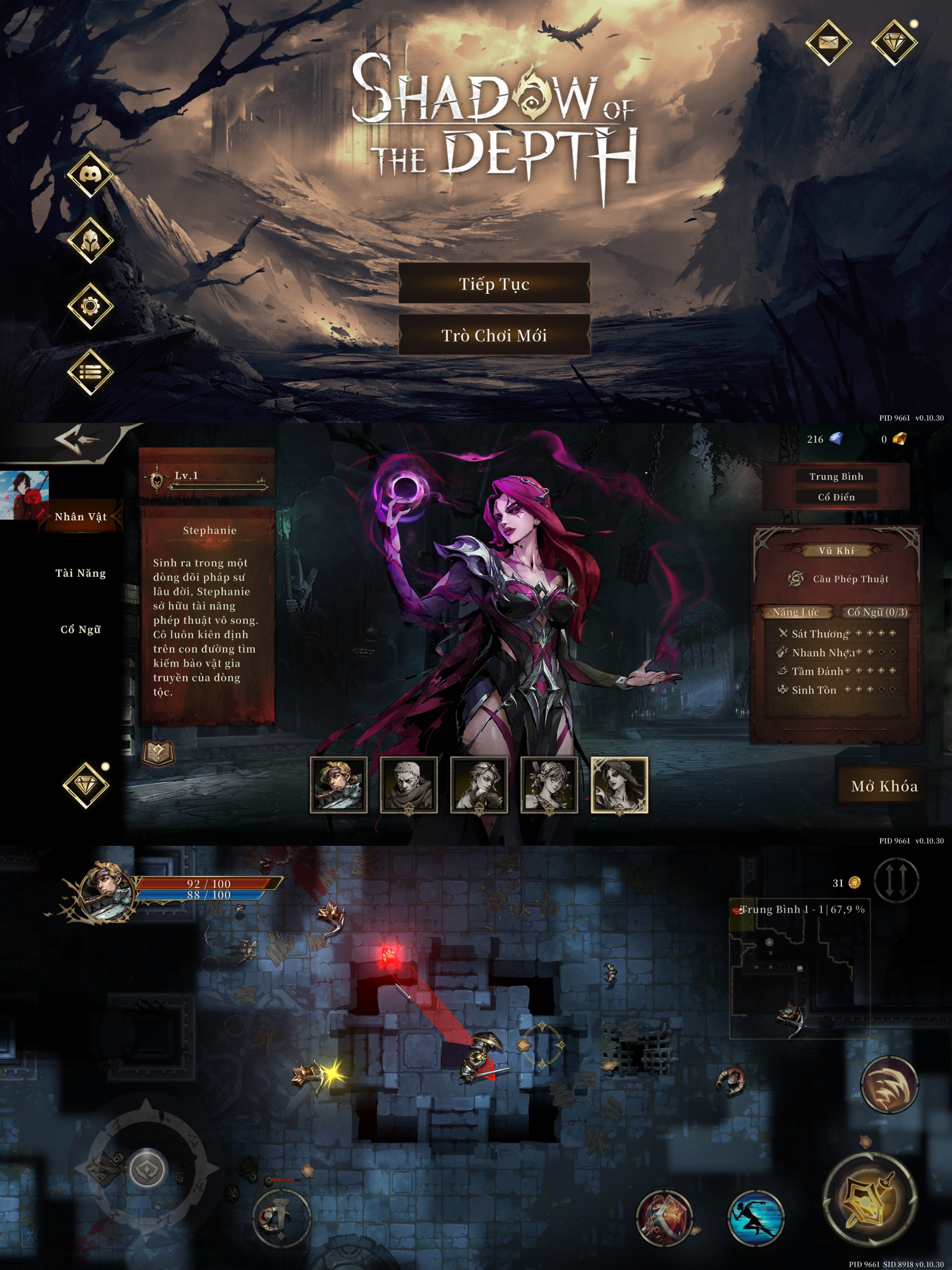Show the Năng Lực stats tab
The image size is (952, 1270).
[796, 612]
